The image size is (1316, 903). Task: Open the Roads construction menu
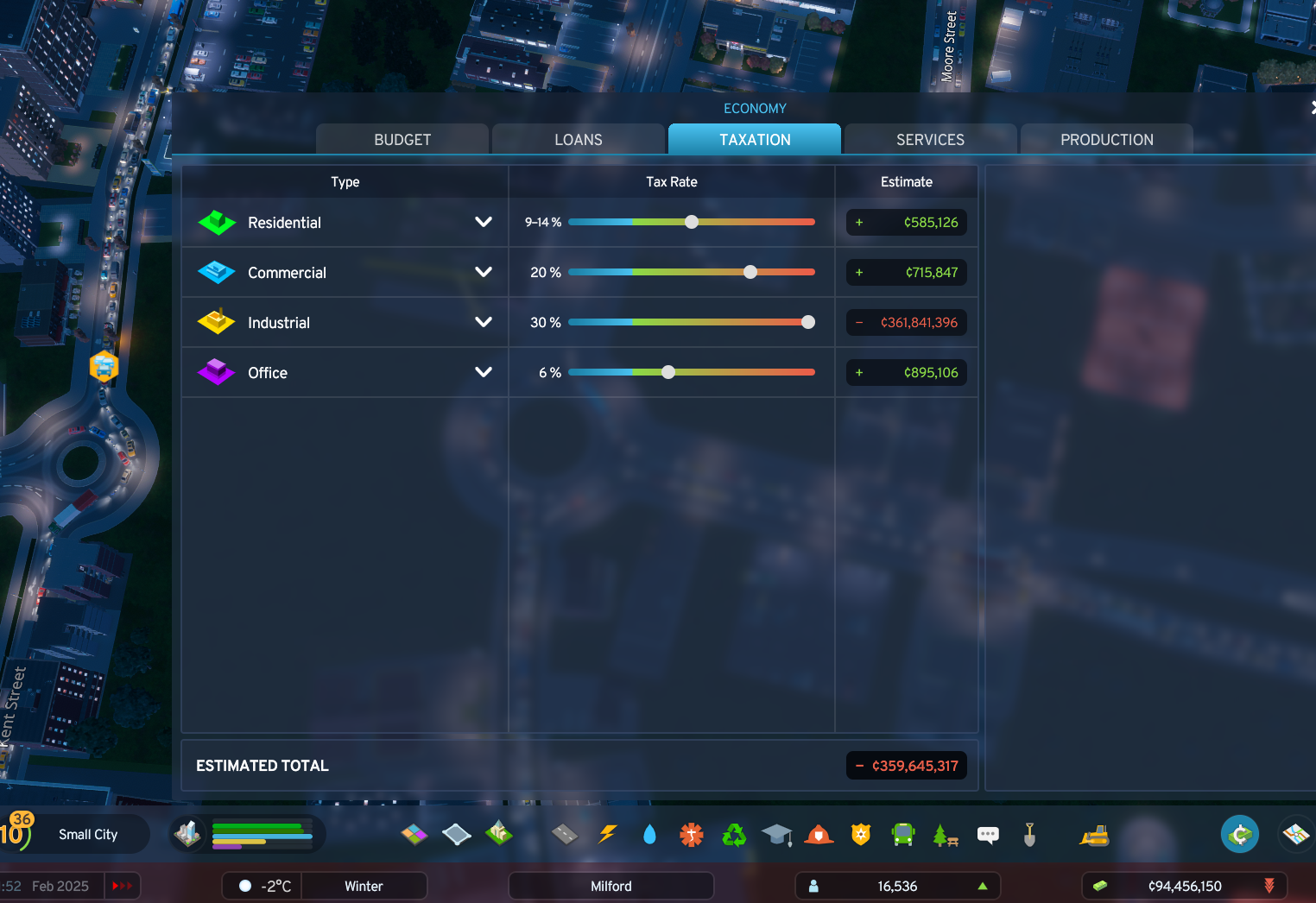coord(566,834)
